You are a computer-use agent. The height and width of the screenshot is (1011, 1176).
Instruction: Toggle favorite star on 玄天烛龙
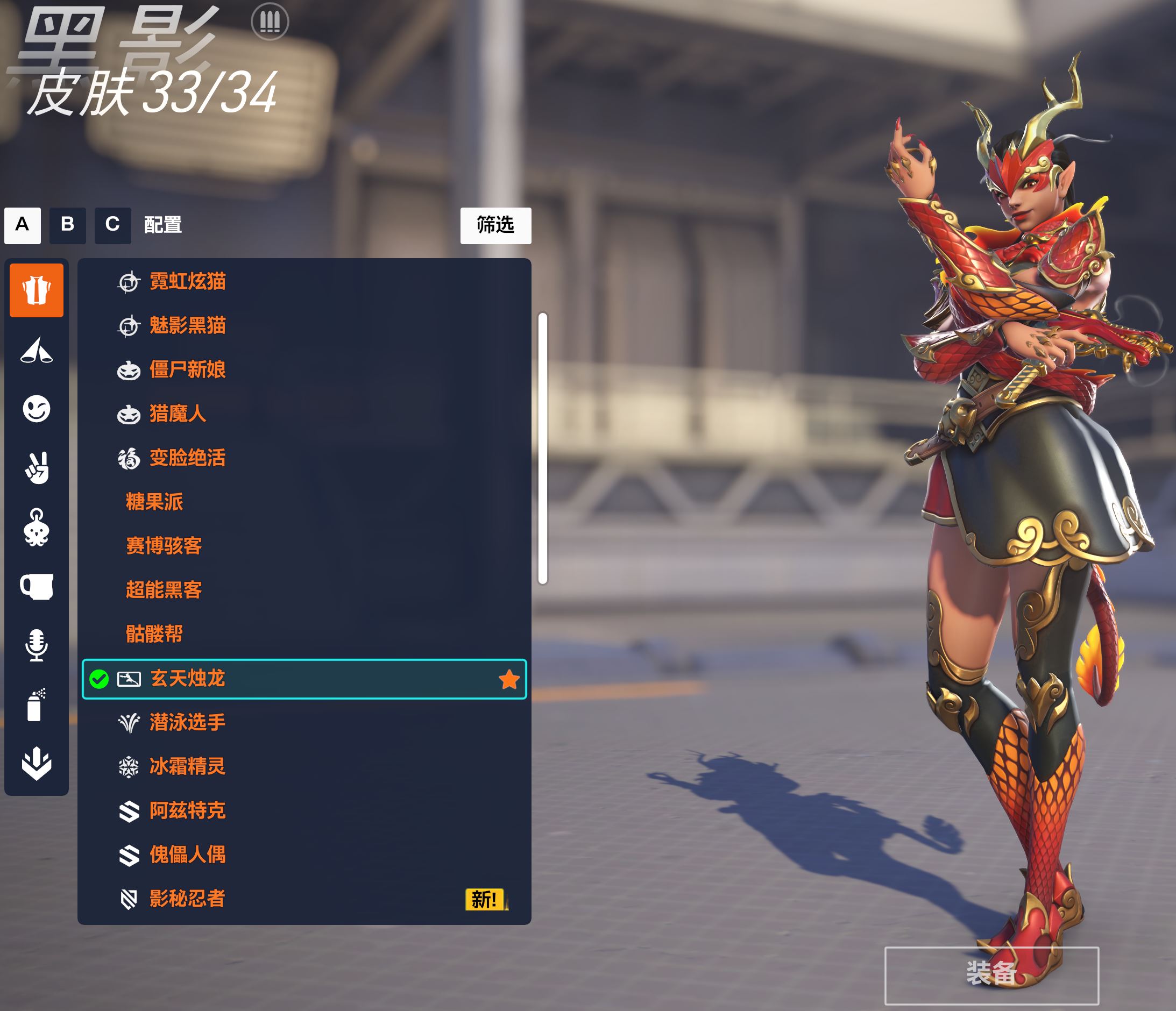(x=508, y=679)
